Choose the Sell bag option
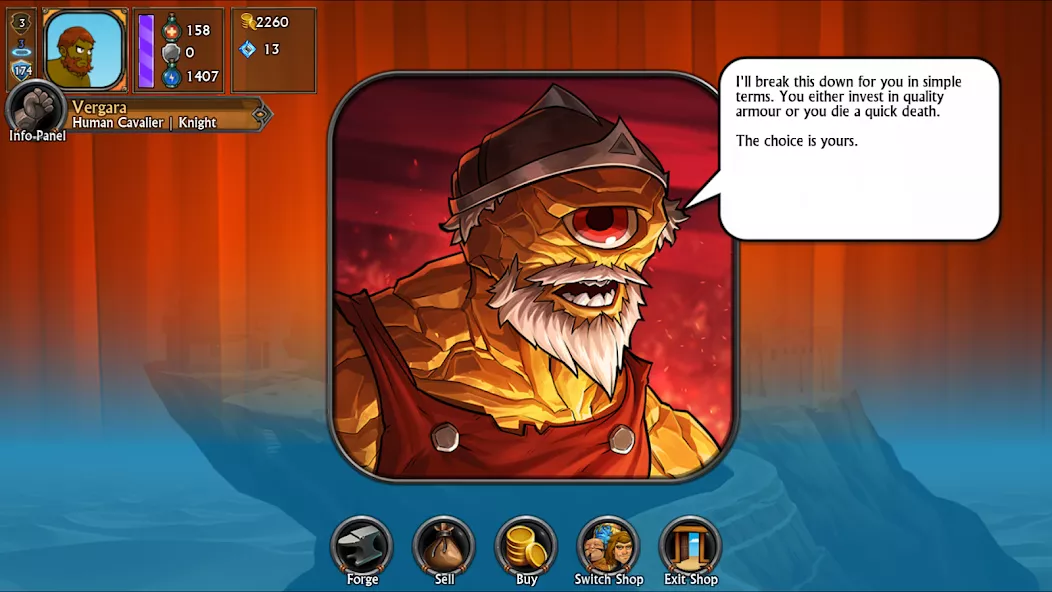1052x592 pixels. click(x=444, y=547)
